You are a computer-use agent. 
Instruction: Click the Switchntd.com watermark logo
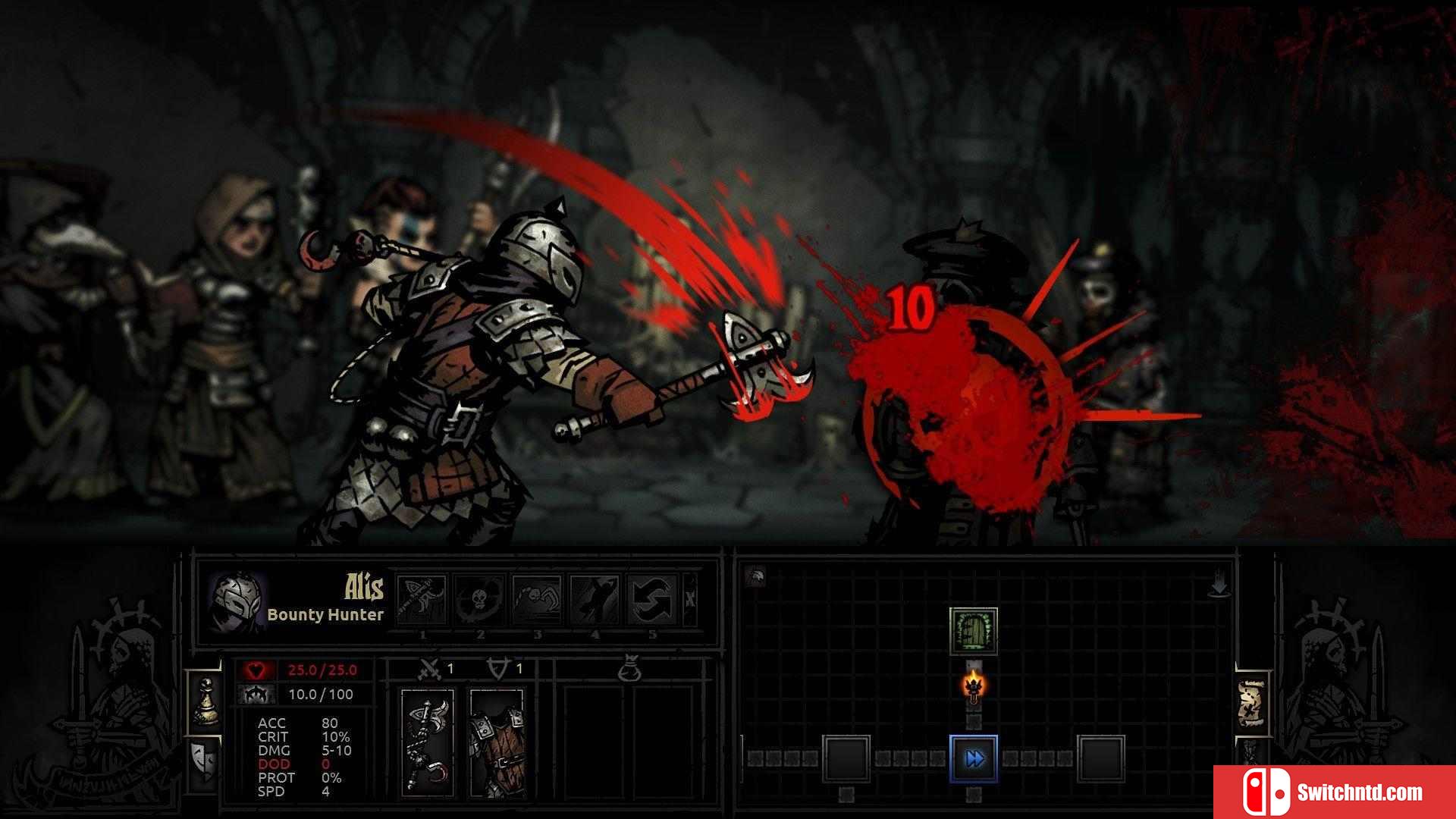coord(1335,792)
